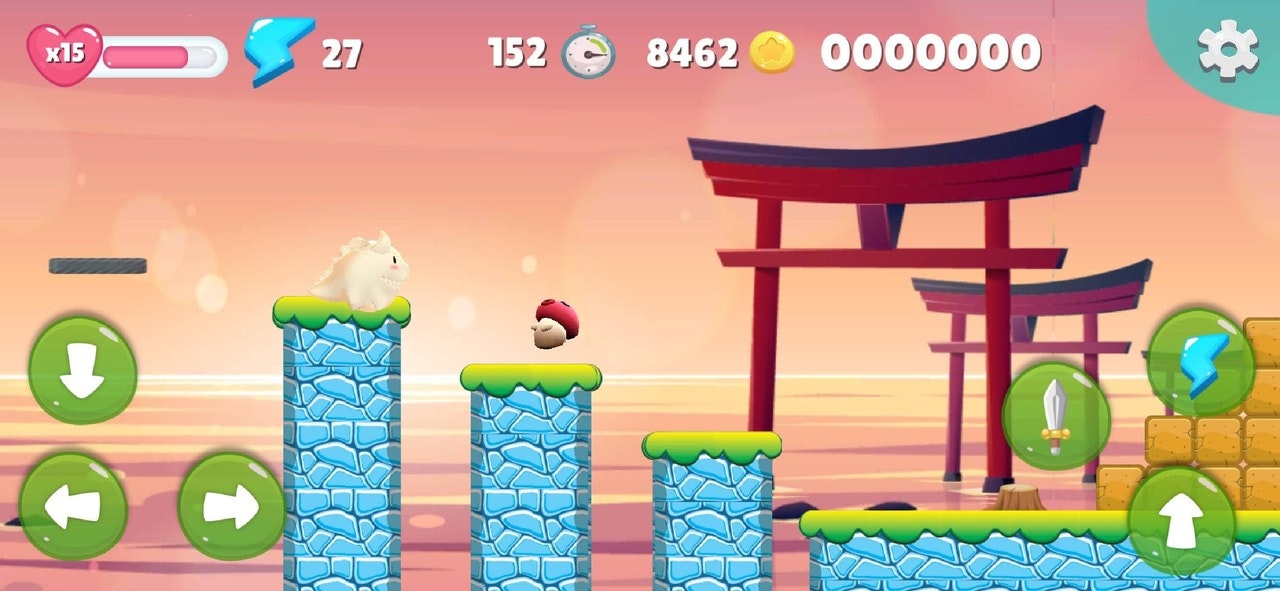Move right with the right arrow button
Screen dimensions: 1280x591
pyautogui.click(x=231, y=506)
